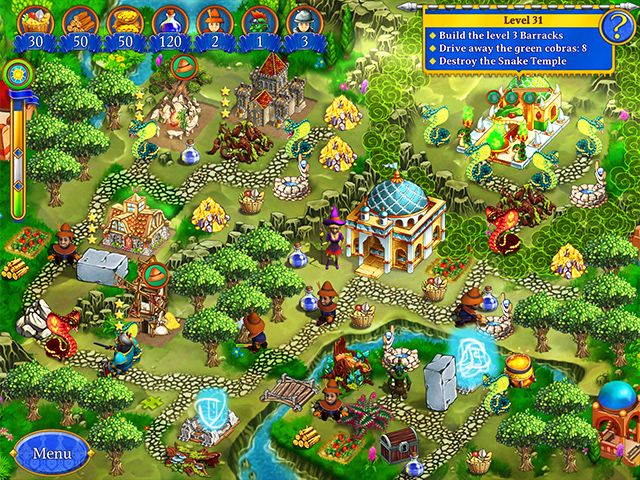Click the hat icon above the sawmill tower

pos(155,274)
